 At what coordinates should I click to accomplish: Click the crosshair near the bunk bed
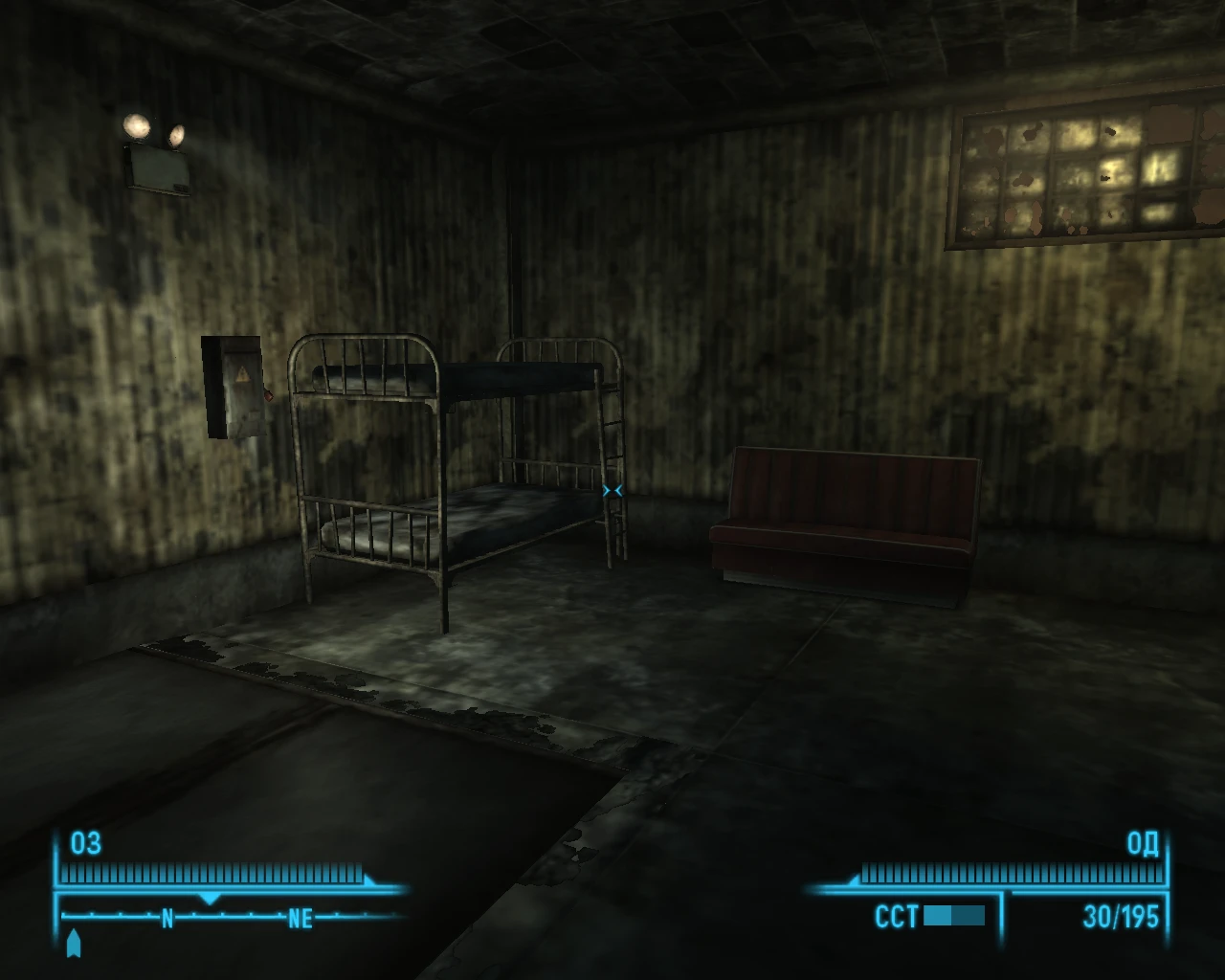point(614,489)
